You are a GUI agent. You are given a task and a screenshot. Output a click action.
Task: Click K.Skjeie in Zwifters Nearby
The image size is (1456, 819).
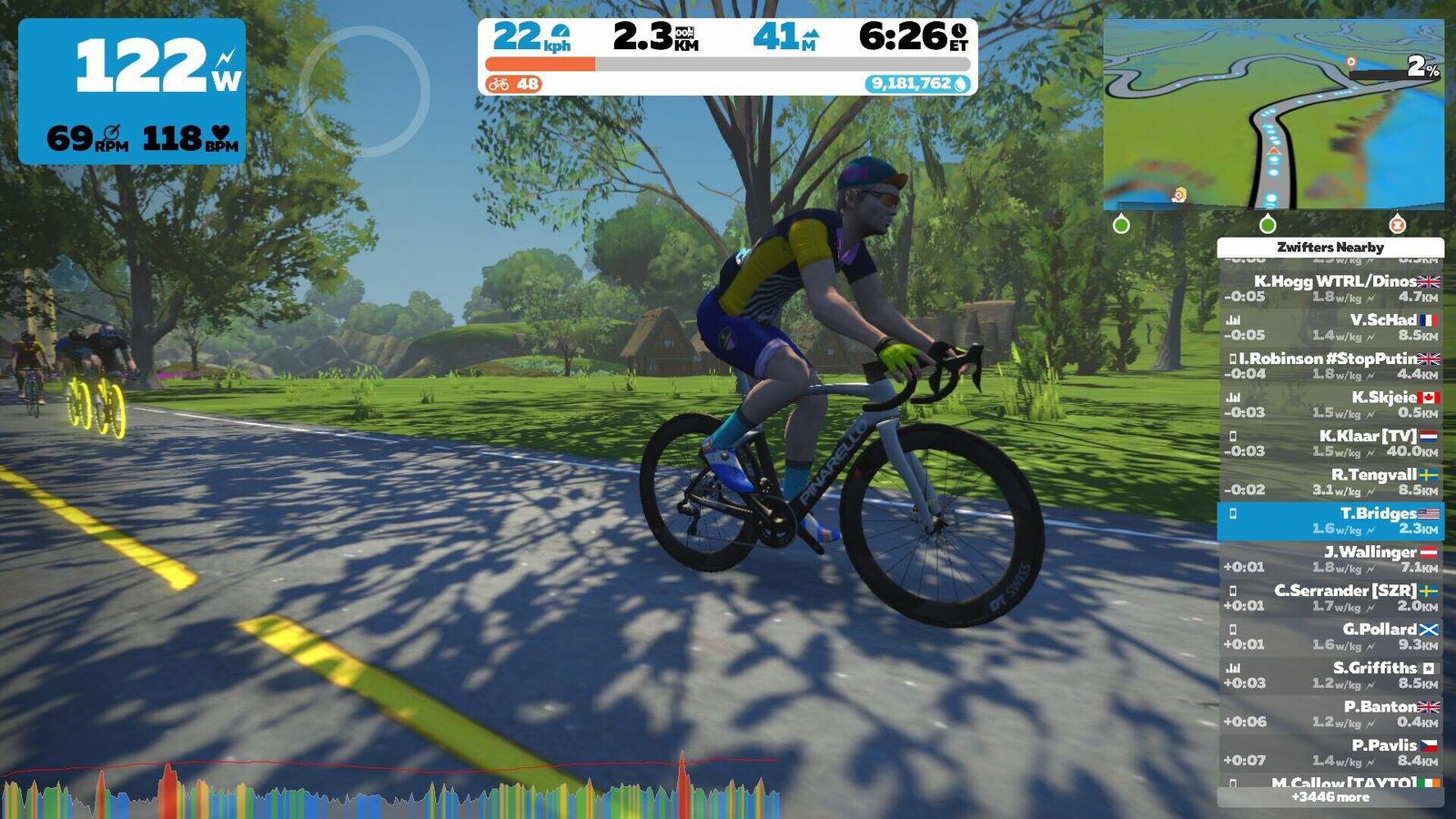(x=1330, y=404)
